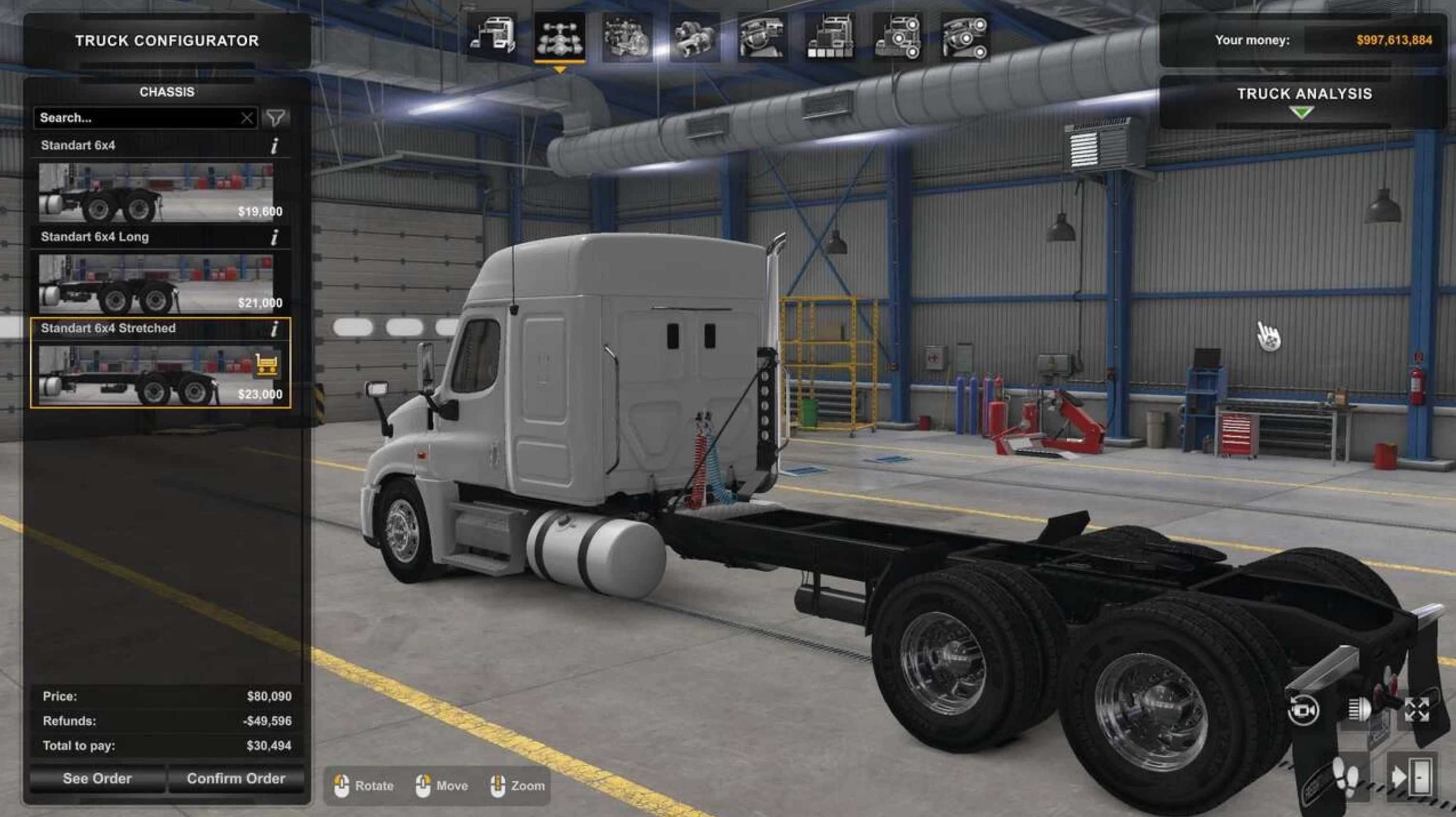Viewport: 1456px width, 817px height.
Task: Open the See Order summary
Action: [97, 779]
